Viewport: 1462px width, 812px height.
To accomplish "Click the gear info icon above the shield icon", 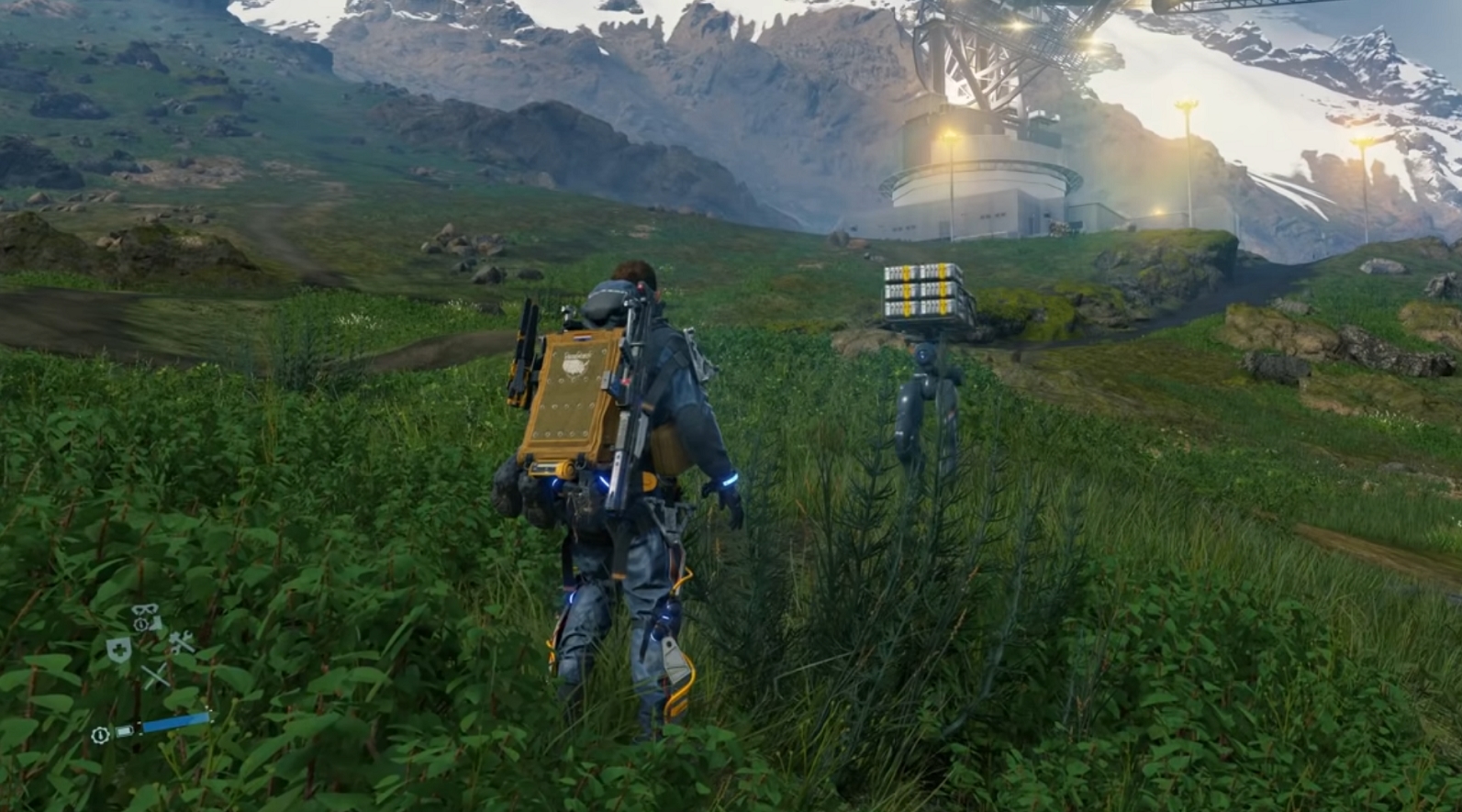I will click(141, 624).
